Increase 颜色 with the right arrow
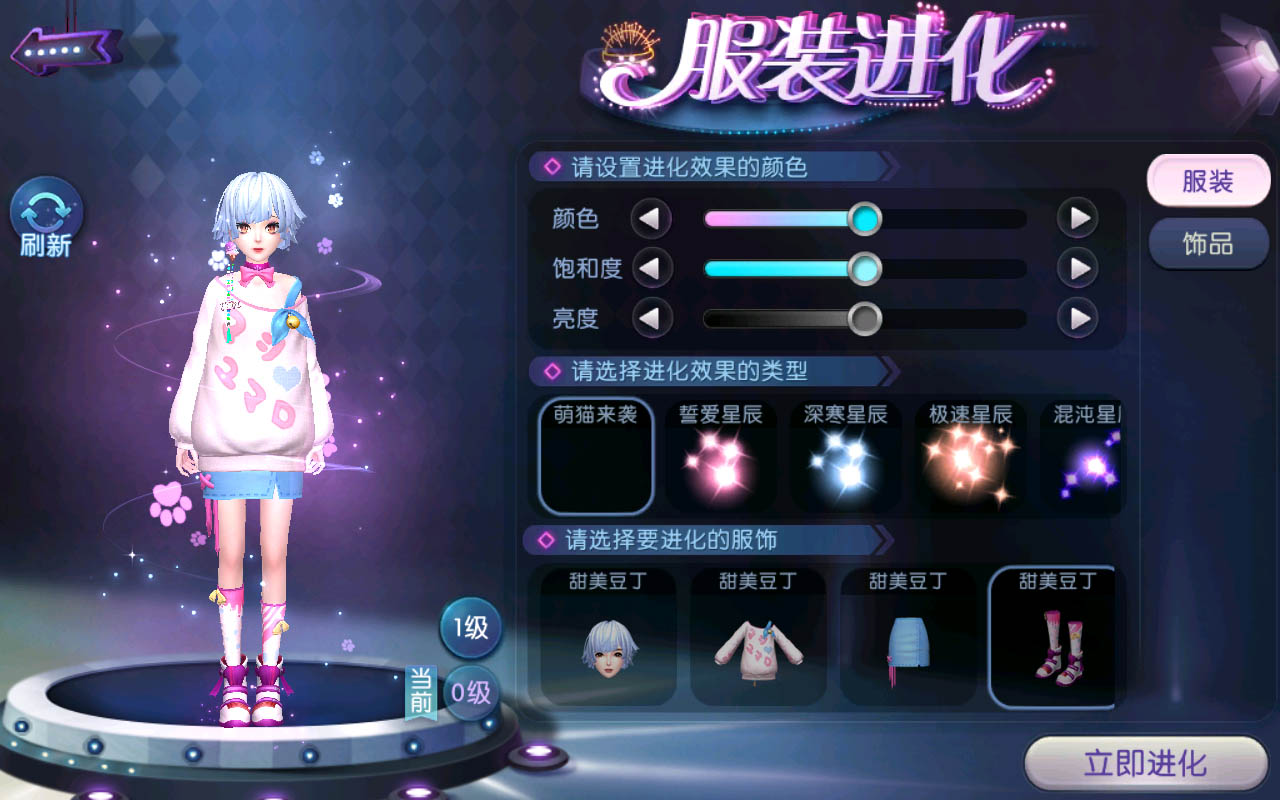This screenshot has height=800, width=1280. 1079,218
